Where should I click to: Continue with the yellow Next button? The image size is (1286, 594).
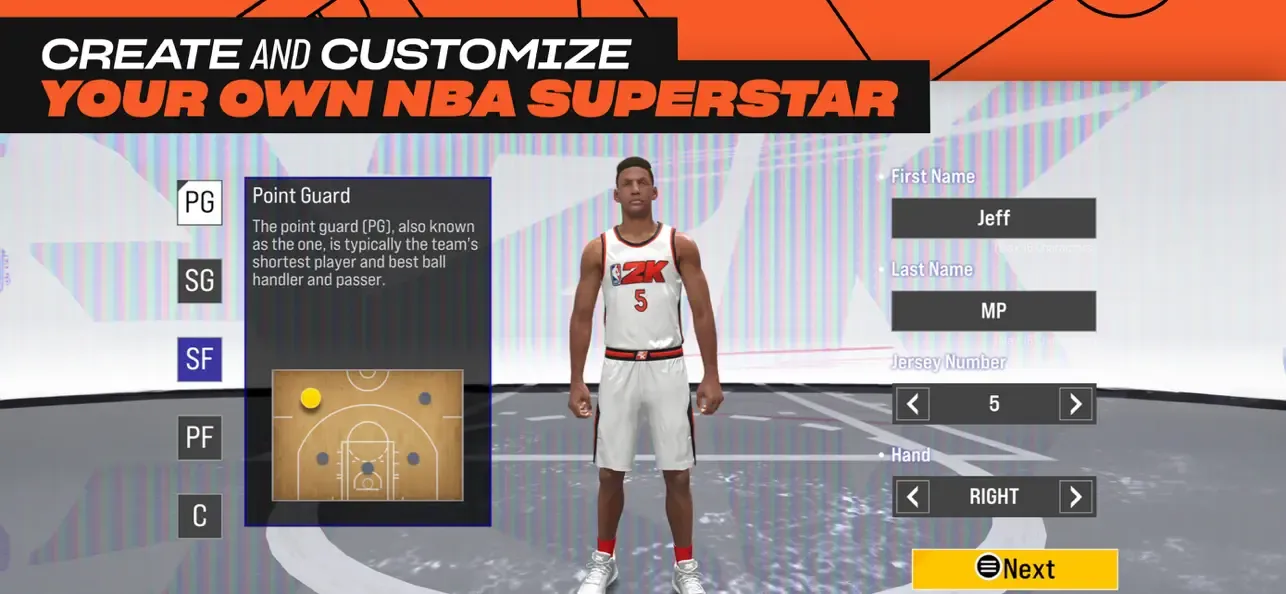tap(1014, 569)
